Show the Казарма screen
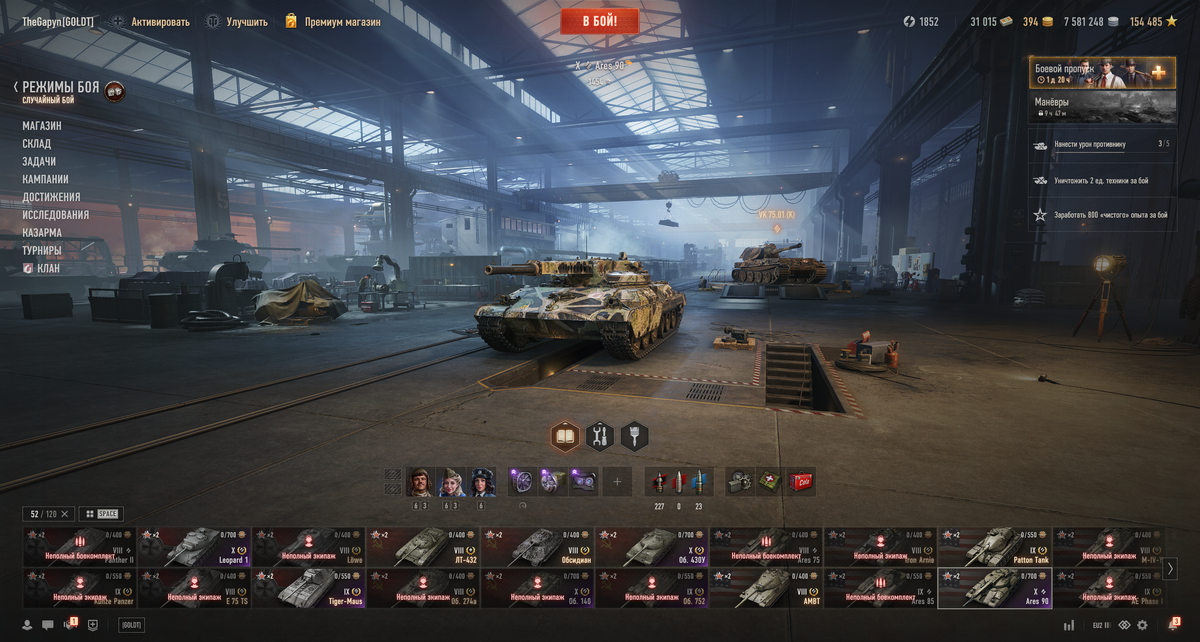The height and width of the screenshot is (642, 1200). [x=42, y=233]
